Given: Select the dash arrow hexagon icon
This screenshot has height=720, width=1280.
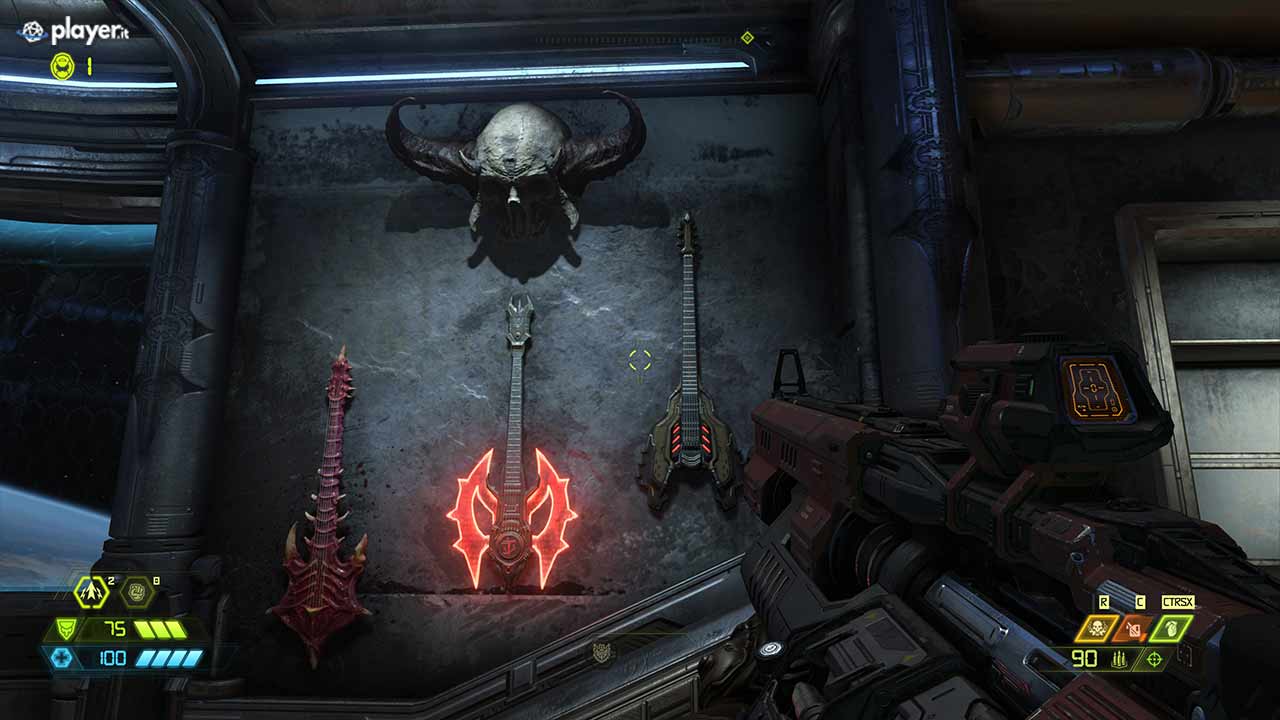Looking at the screenshot, I should point(91,592).
